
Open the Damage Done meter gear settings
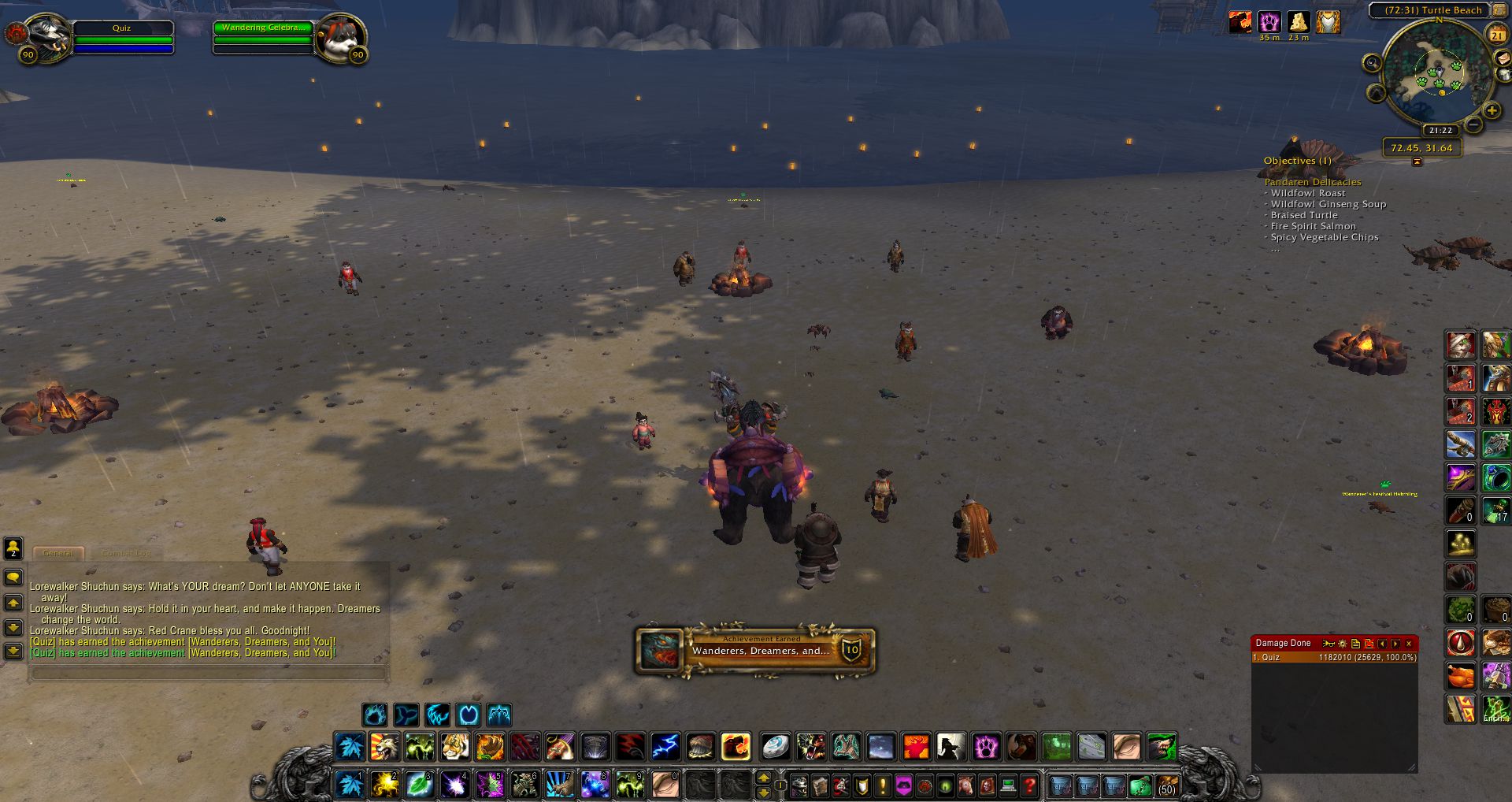point(1343,644)
